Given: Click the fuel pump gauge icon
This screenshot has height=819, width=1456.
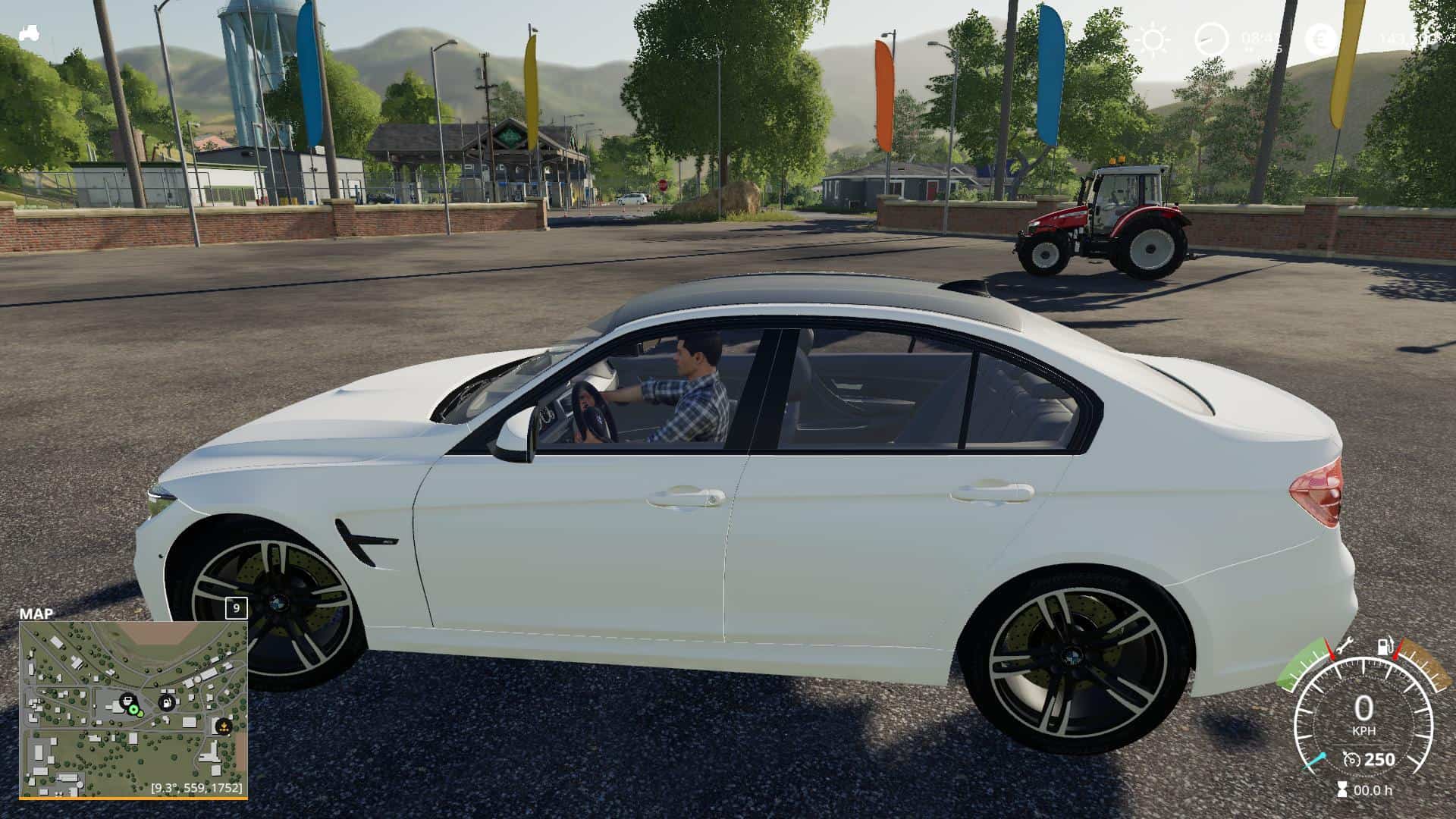Looking at the screenshot, I should 1385,647.
